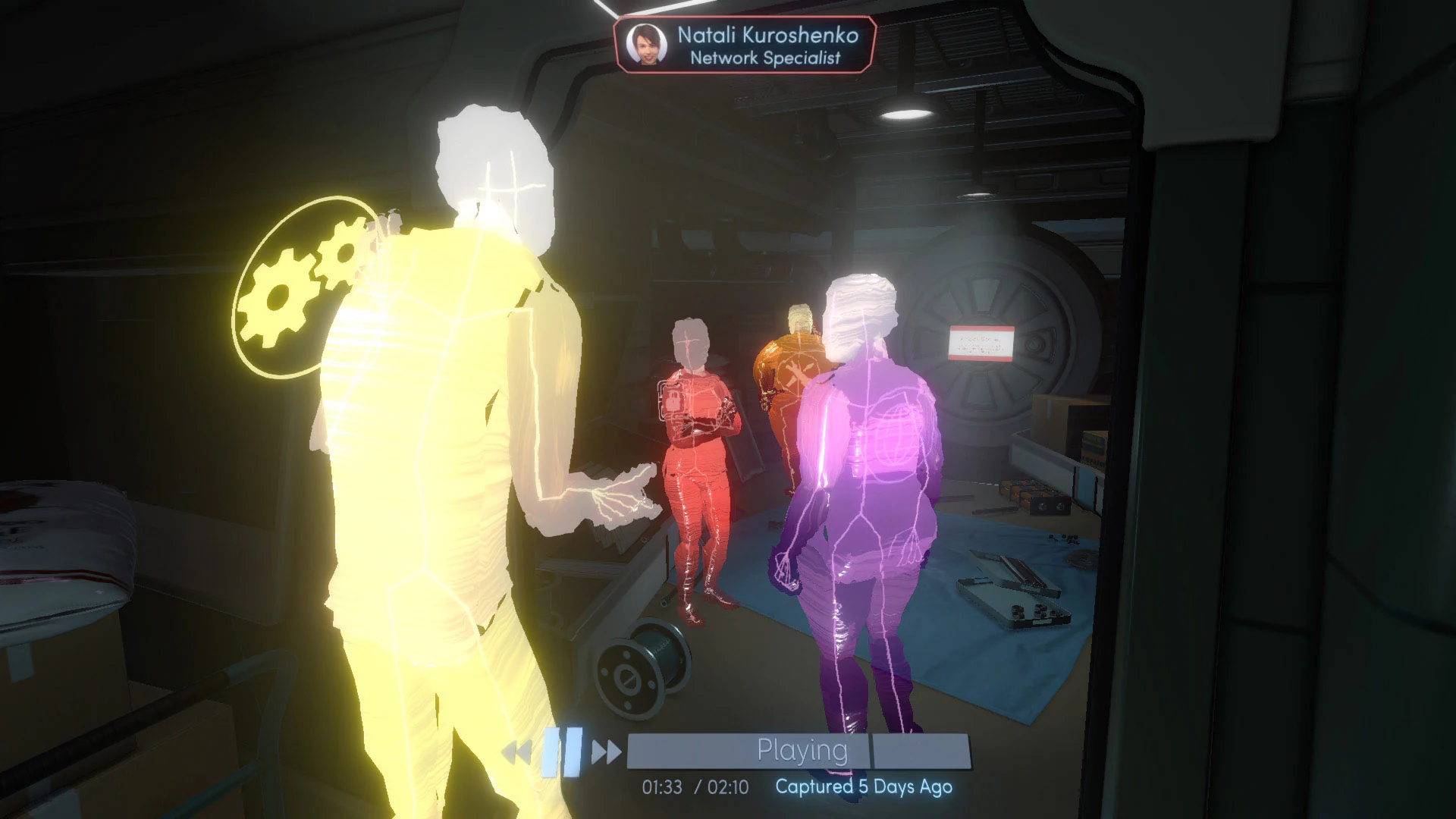Click the 01:33 / 02:10 timestamp
Image resolution: width=1456 pixels, height=819 pixels.
coord(694,788)
